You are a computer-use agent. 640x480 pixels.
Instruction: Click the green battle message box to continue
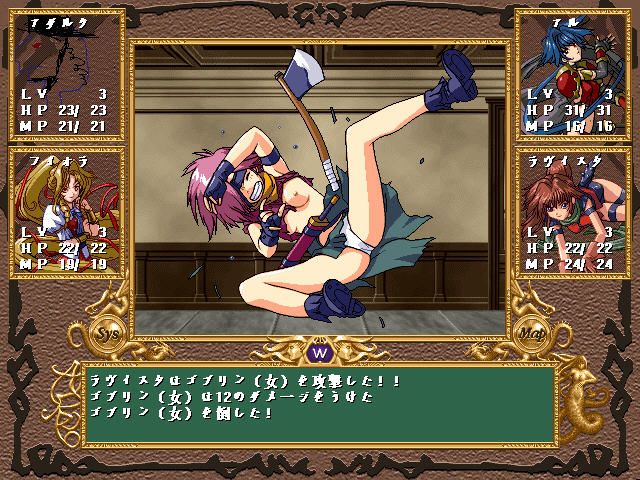(x=320, y=402)
